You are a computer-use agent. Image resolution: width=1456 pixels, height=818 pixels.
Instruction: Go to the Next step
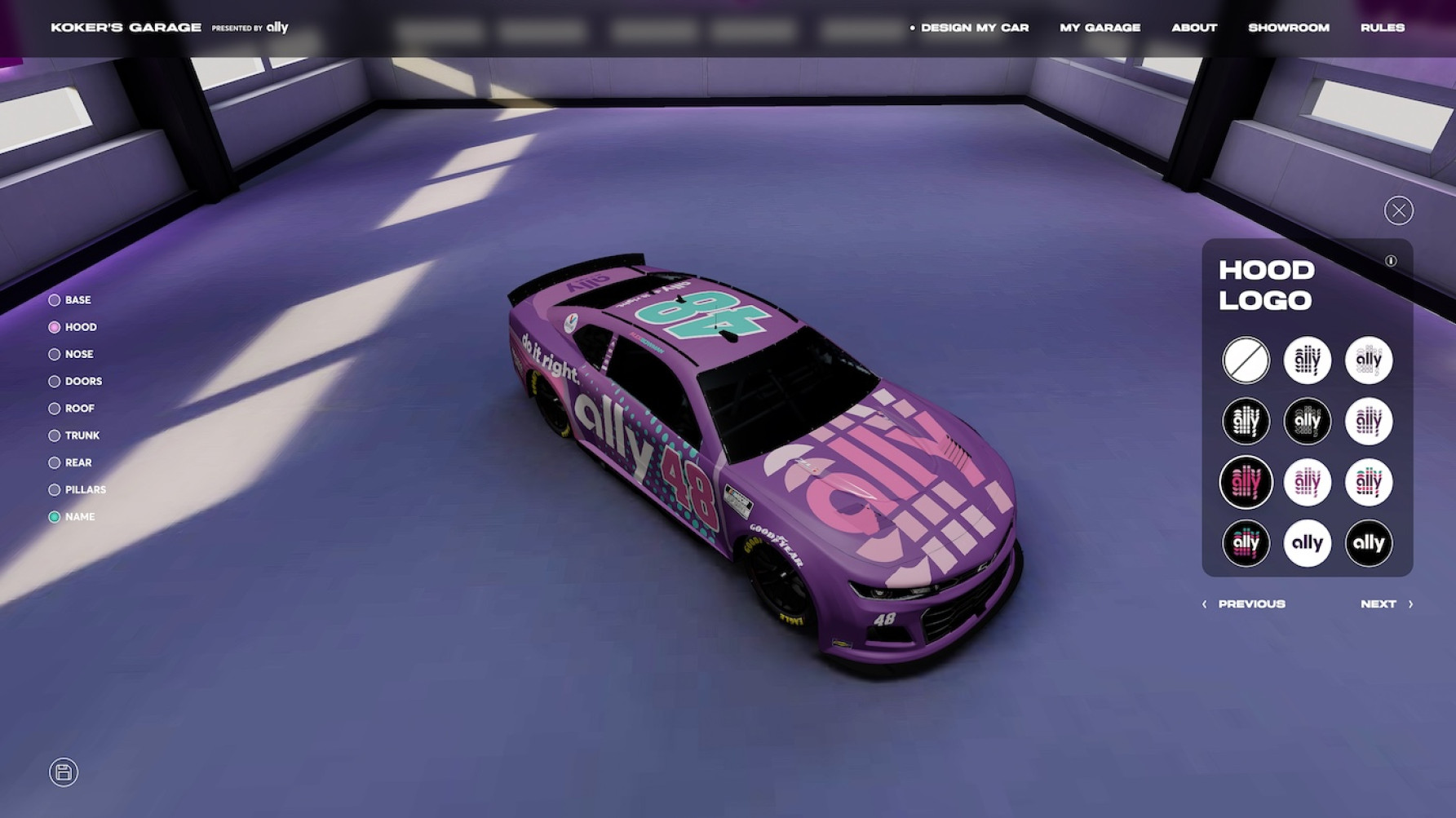1386,604
